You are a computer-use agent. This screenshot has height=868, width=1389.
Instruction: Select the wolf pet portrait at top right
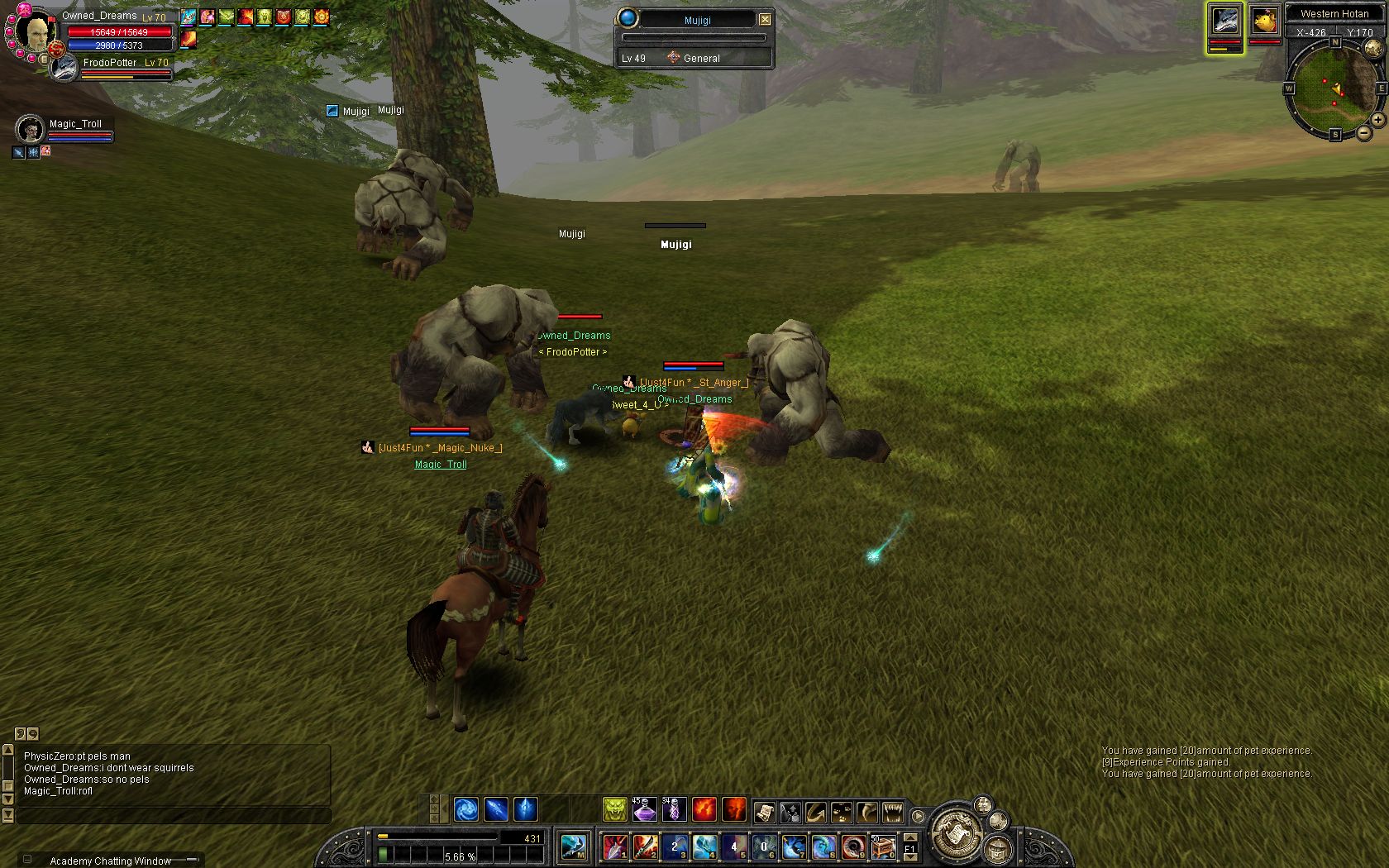(1224, 21)
